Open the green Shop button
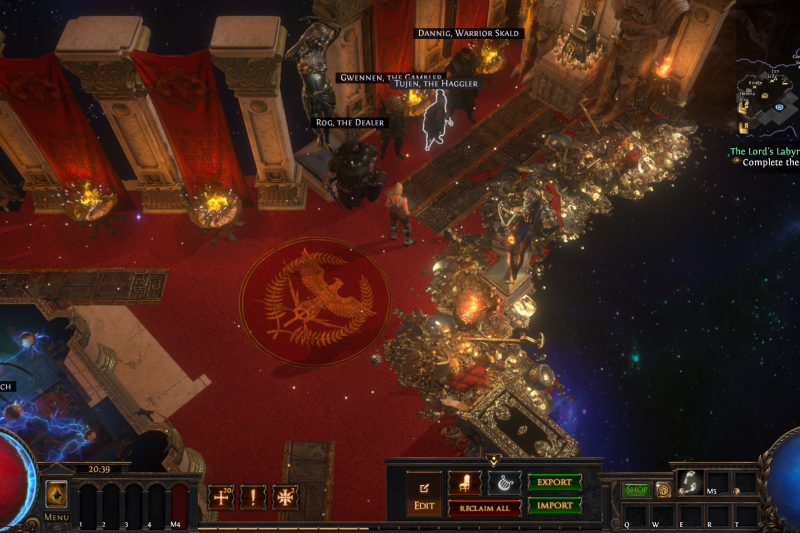Screen dimensions: 800x533 tap(636, 490)
